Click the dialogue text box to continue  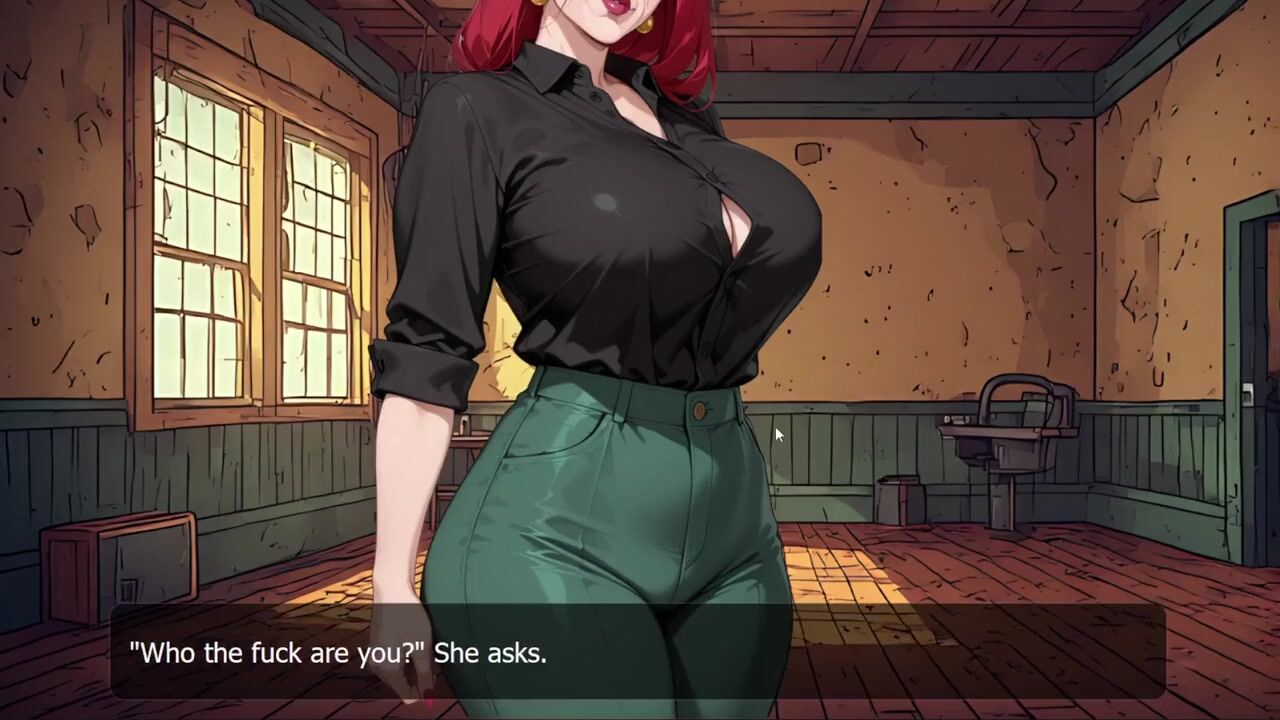(638, 652)
